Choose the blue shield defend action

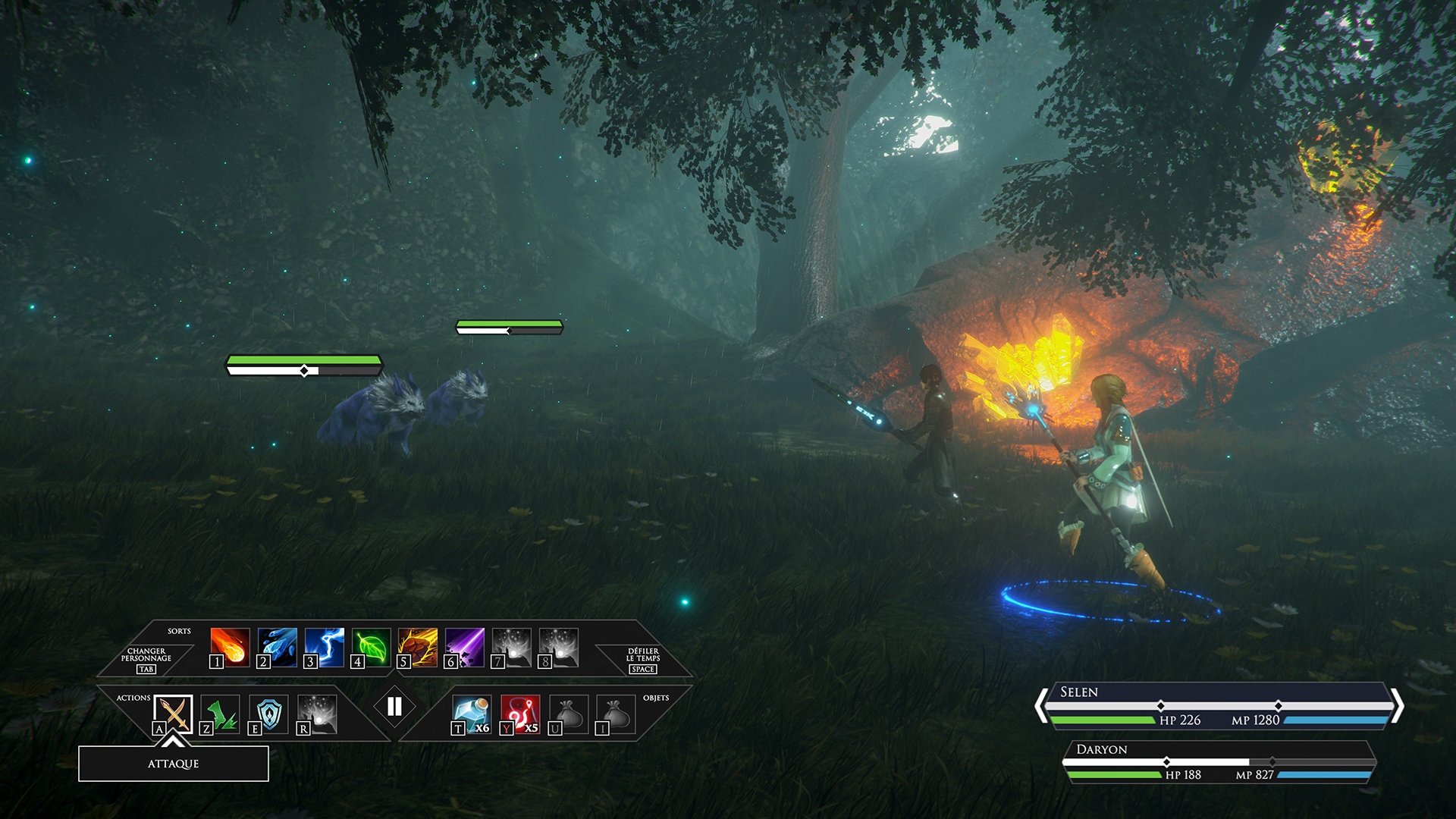pyautogui.click(x=268, y=714)
